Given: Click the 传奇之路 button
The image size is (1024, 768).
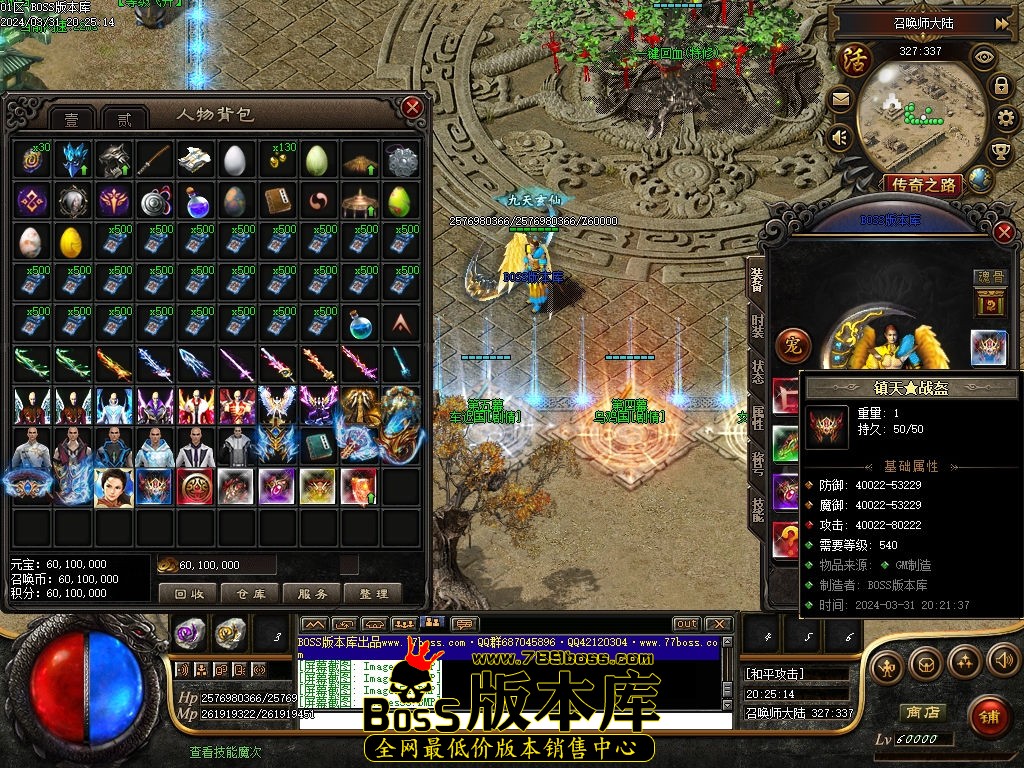Looking at the screenshot, I should point(923,183).
